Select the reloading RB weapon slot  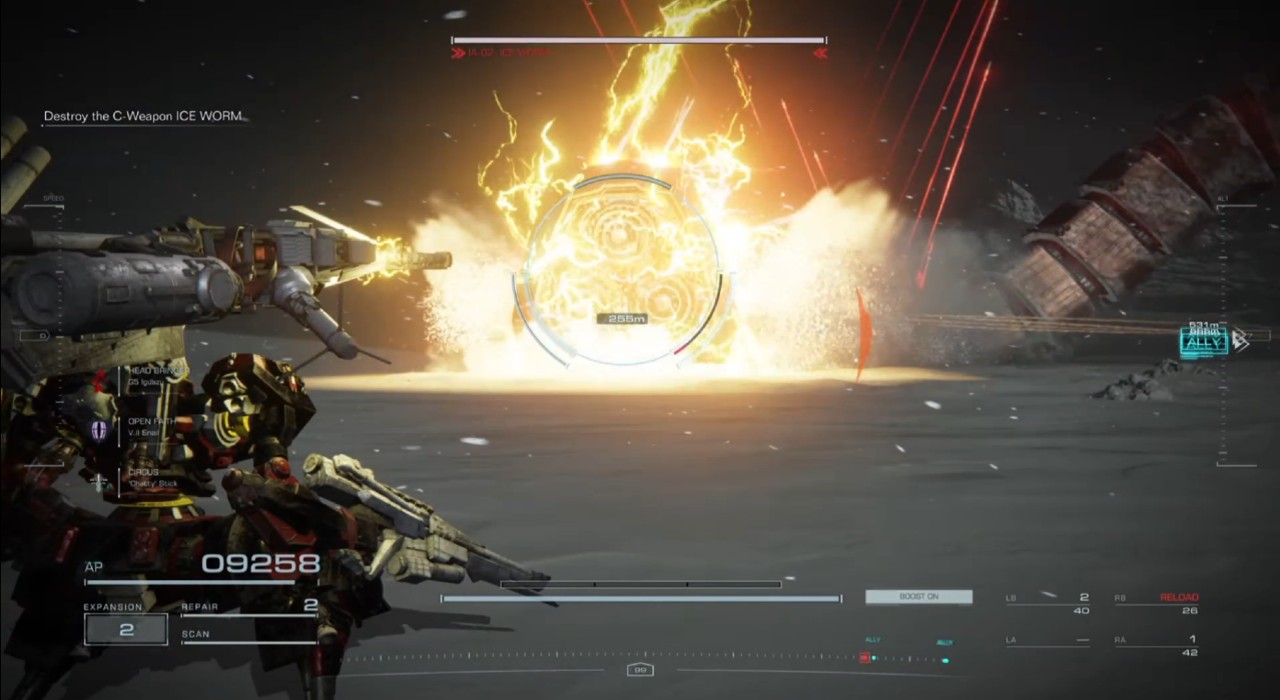(1157, 603)
